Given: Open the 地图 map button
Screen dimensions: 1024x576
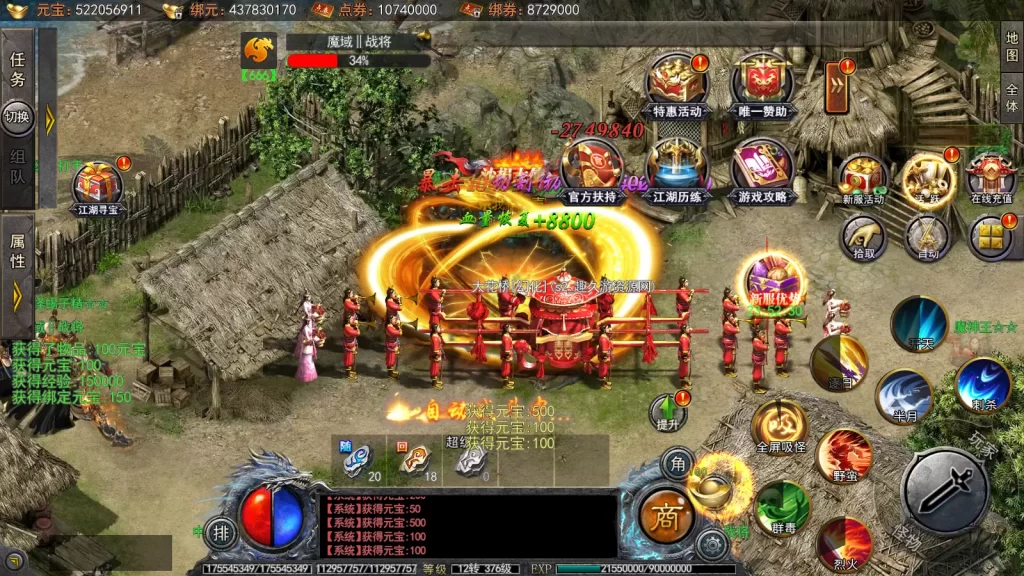Looking at the screenshot, I should tap(1012, 45).
